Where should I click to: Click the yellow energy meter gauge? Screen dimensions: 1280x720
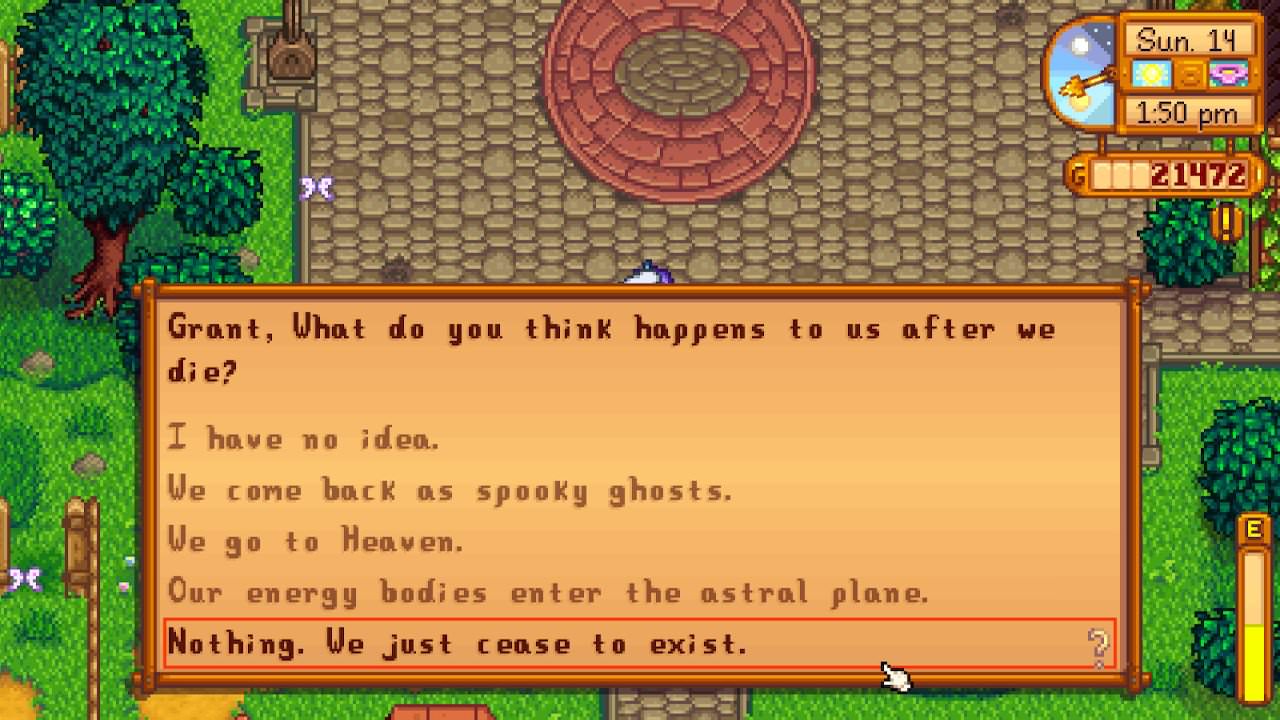(x=1254, y=630)
